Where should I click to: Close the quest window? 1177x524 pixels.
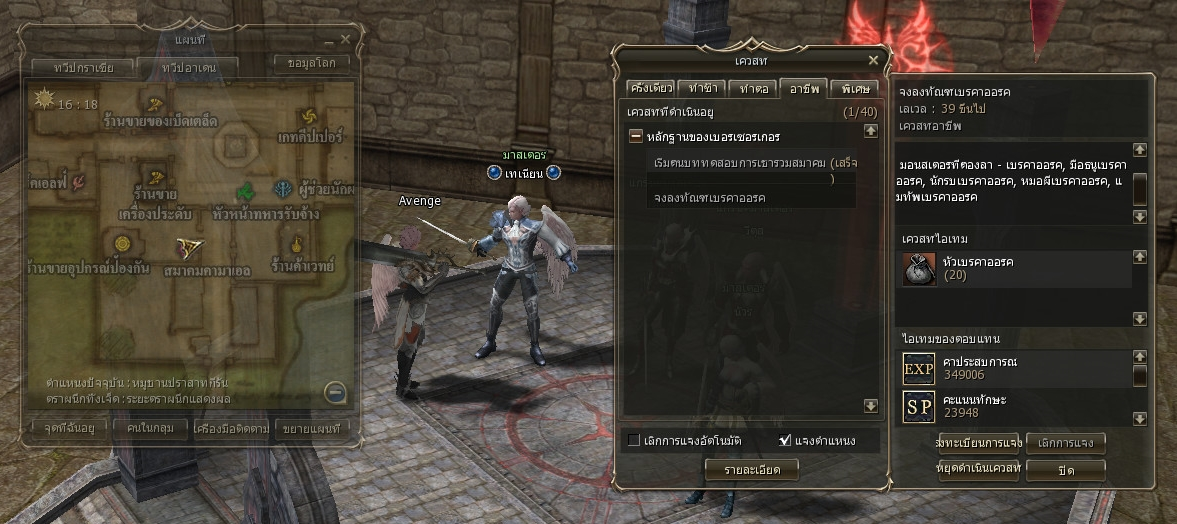coord(873,60)
